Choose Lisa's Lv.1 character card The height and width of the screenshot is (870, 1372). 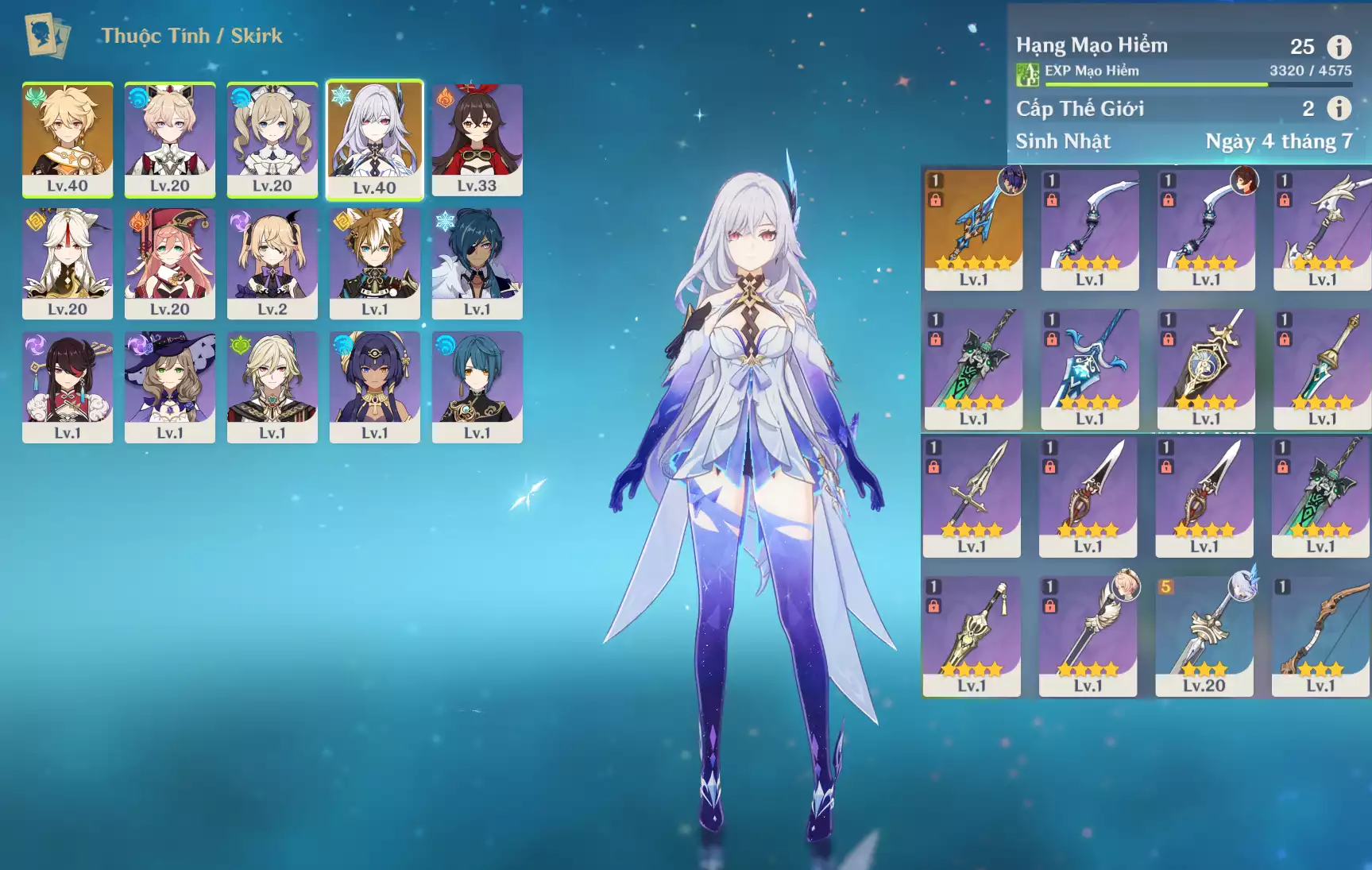click(169, 387)
